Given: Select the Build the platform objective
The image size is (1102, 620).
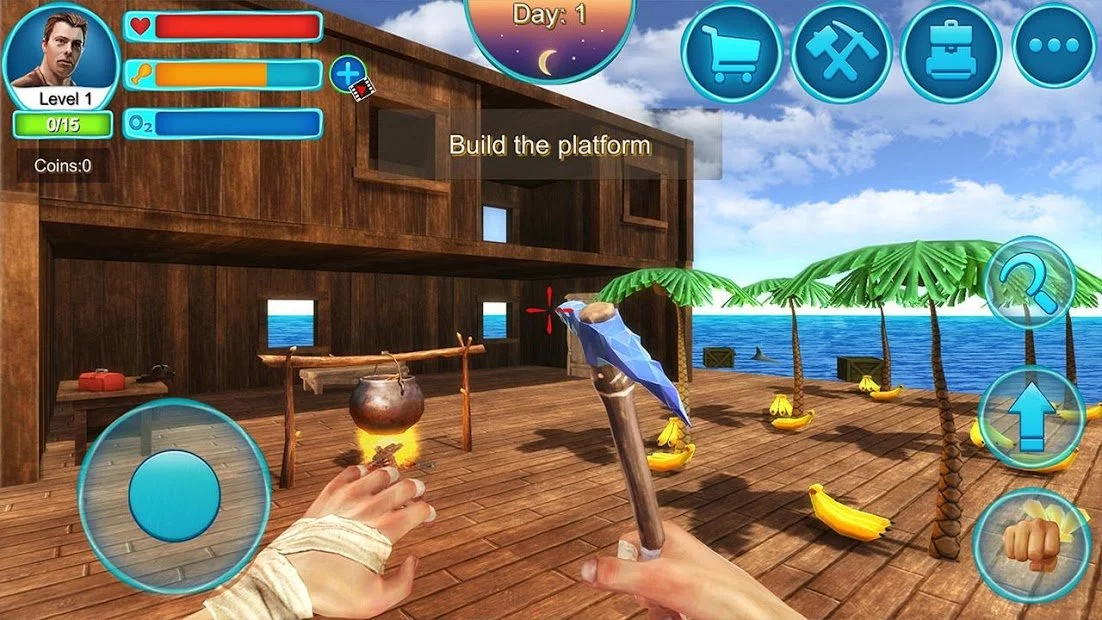Looking at the screenshot, I should pyautogui.click(x=549, y=146).
